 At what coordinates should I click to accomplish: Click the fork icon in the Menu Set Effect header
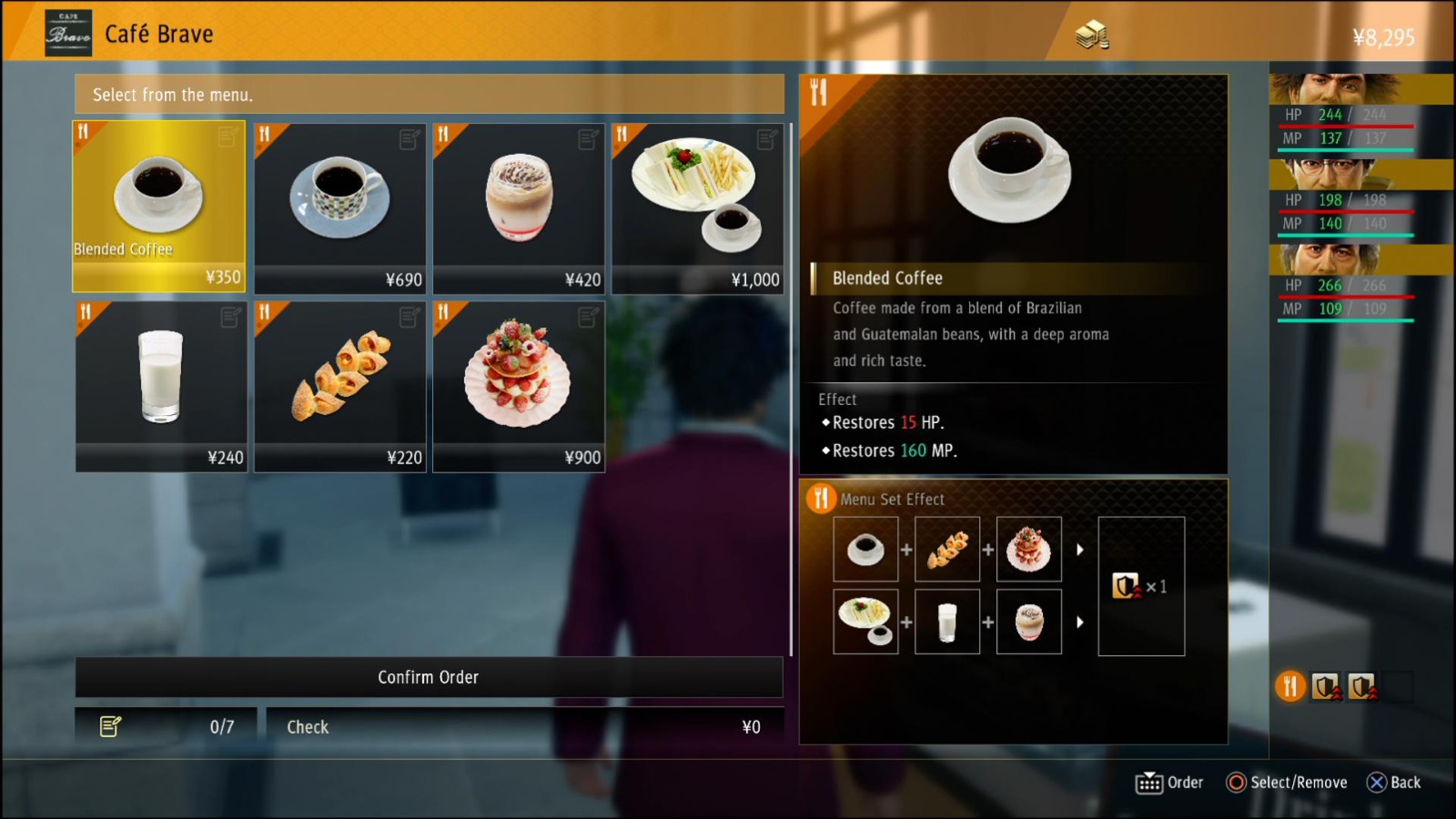click(822, 499)
